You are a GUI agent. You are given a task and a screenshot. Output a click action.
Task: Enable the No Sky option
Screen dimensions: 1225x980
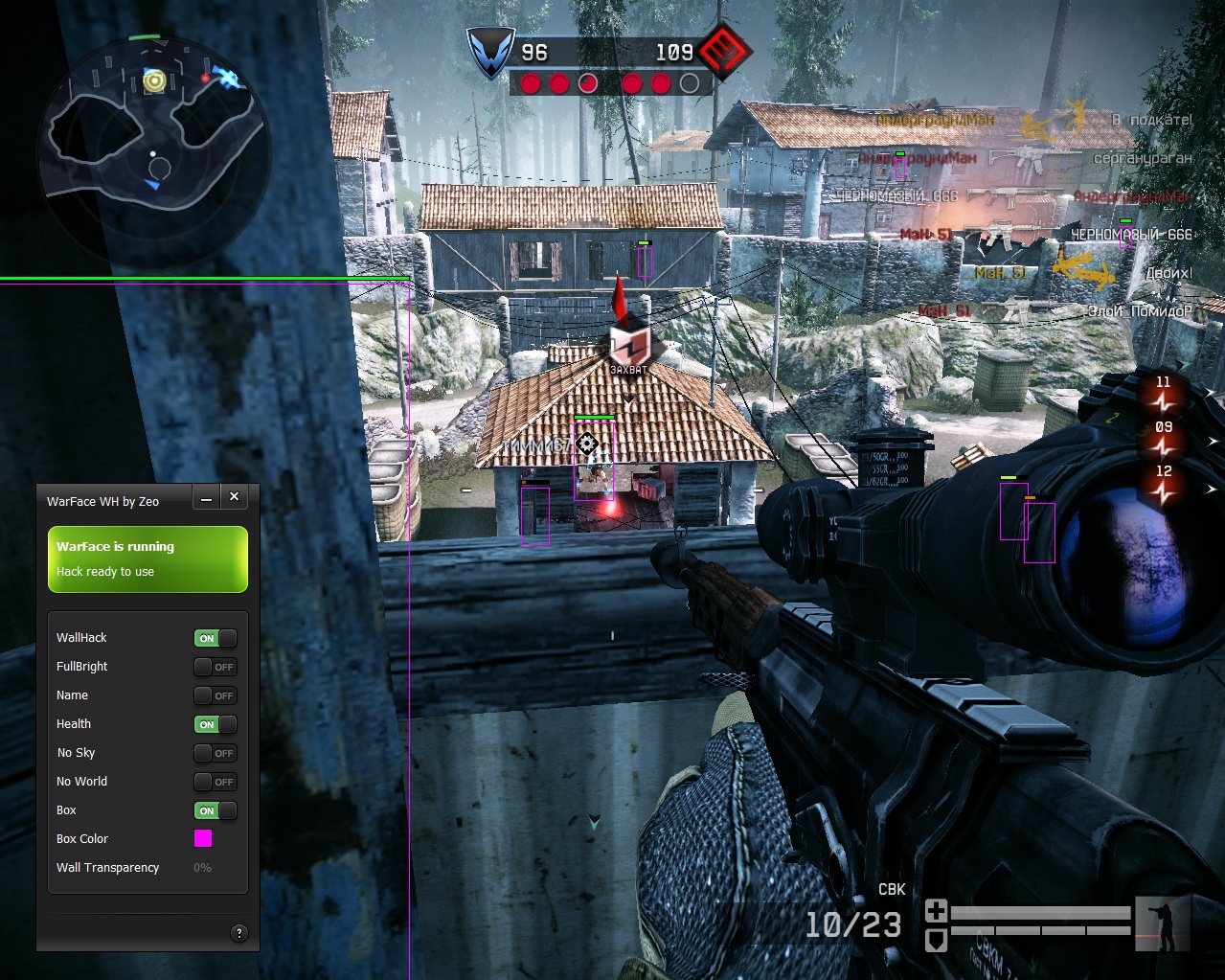click(x=216, y=753)
